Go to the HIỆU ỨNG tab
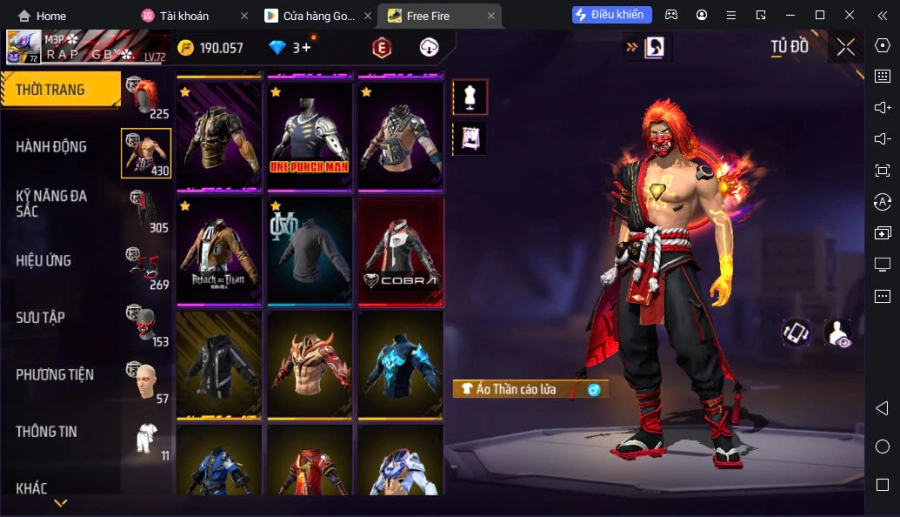The height and width of the screenshot is (517, 900). tap(44, 260)
